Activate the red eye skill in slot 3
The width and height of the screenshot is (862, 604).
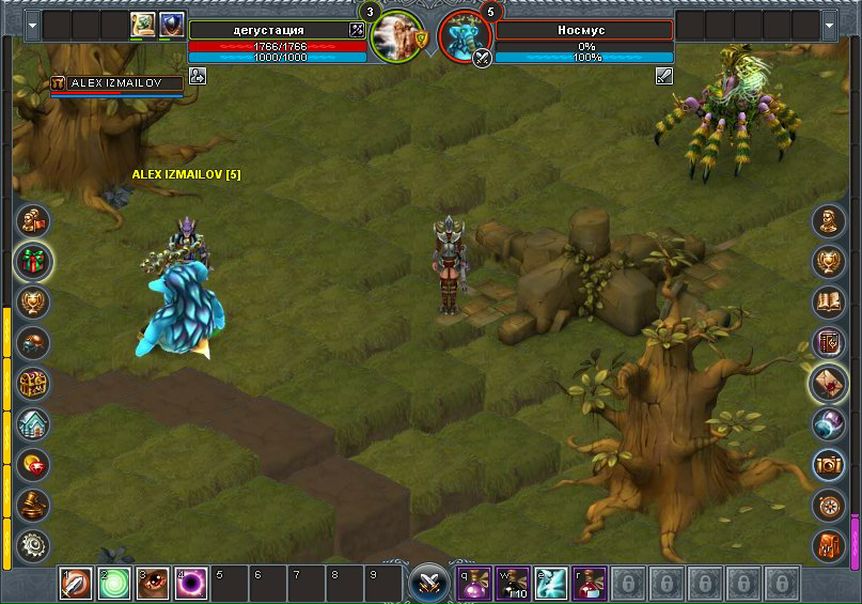(153, 583)
